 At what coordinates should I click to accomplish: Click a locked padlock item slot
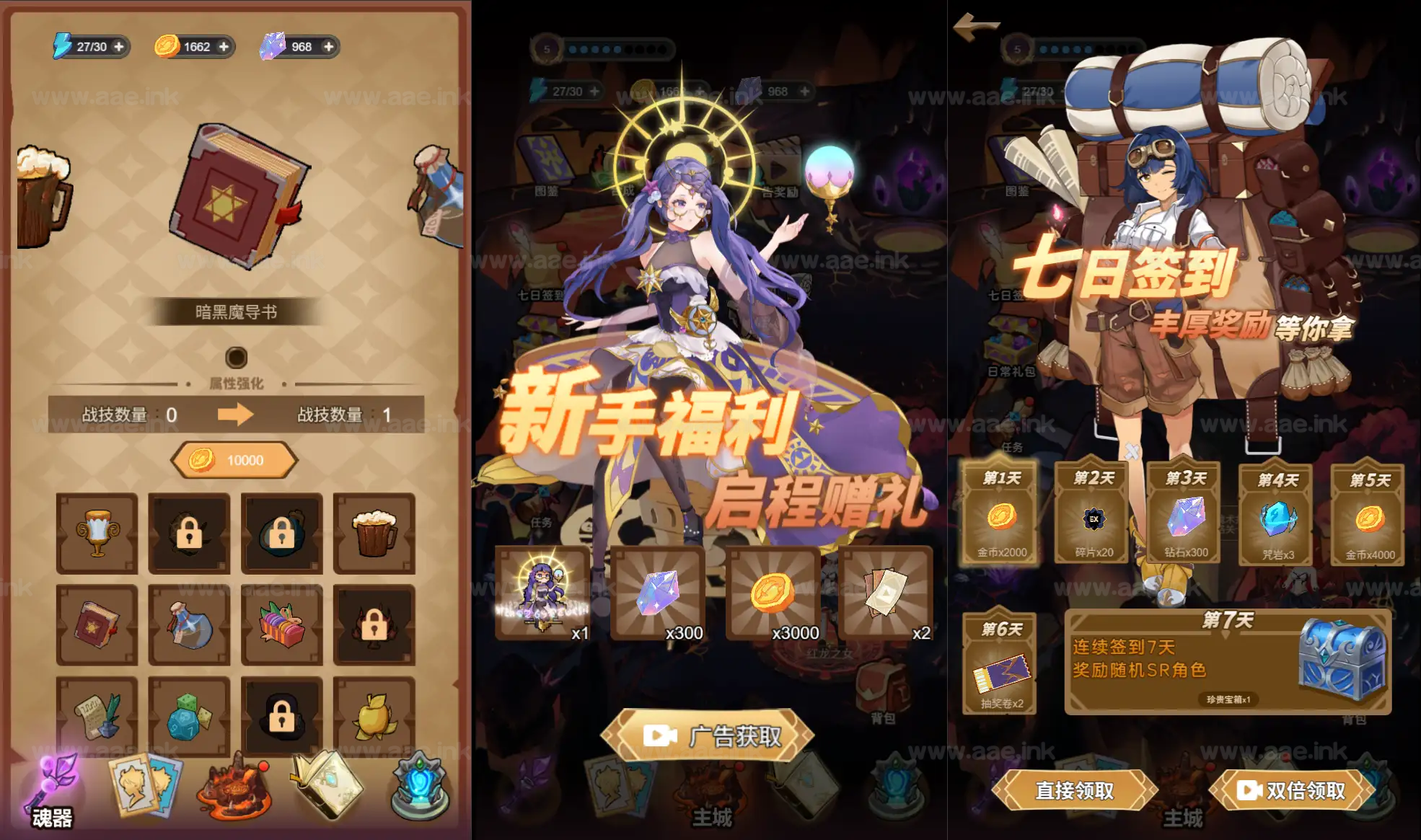pyautogui.click(x=189, y=534)
